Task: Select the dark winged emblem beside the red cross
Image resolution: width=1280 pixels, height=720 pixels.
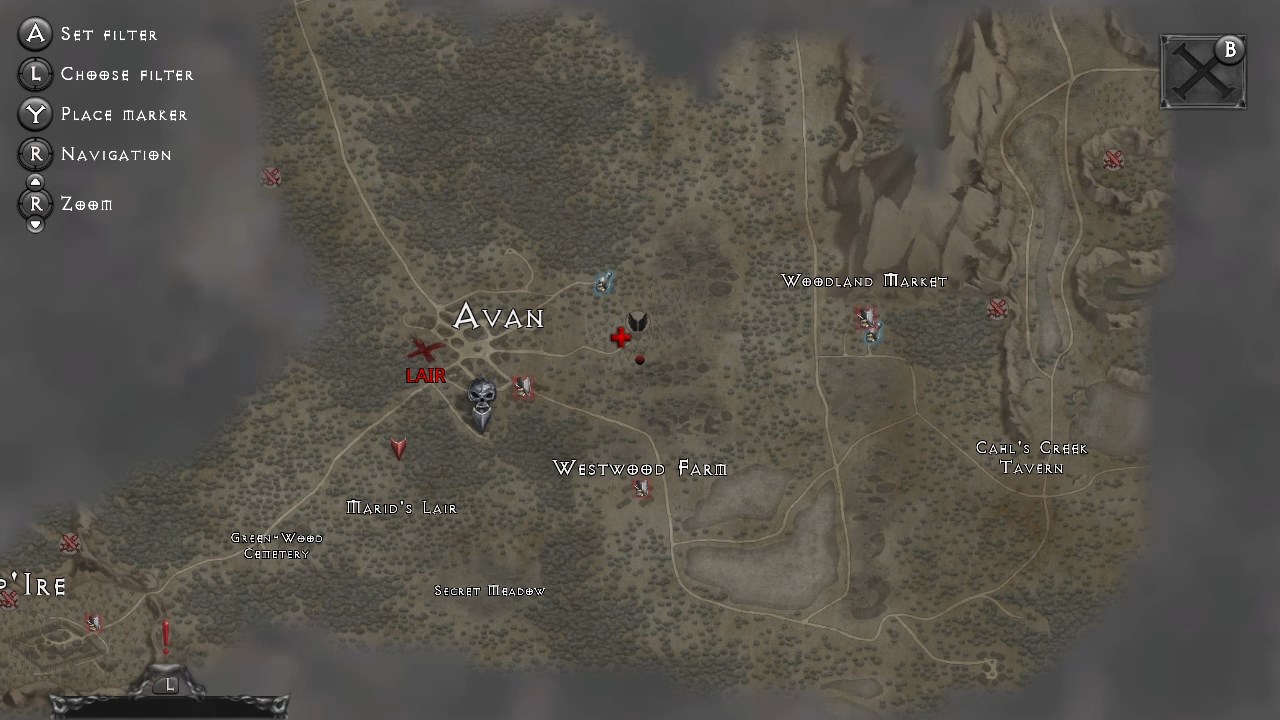Action: pyautogui.click(x=636, y=323)
